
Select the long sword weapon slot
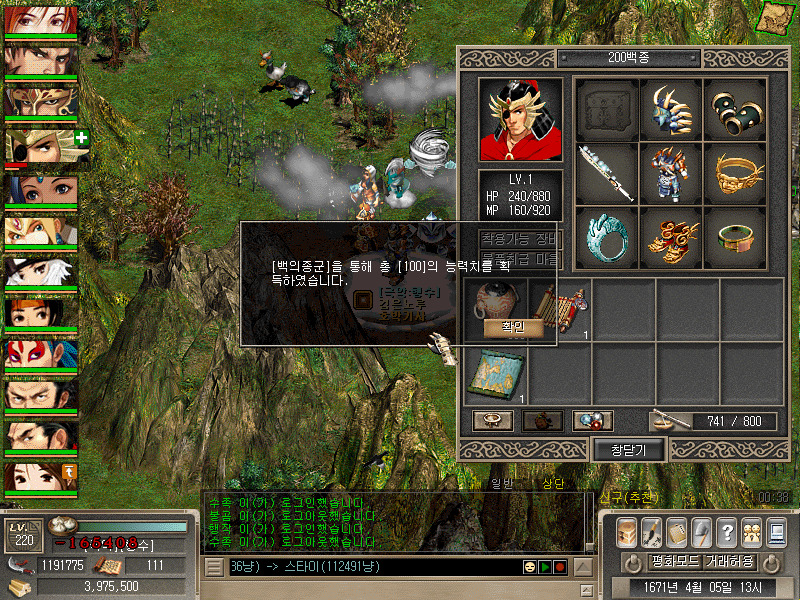point(608,173)
